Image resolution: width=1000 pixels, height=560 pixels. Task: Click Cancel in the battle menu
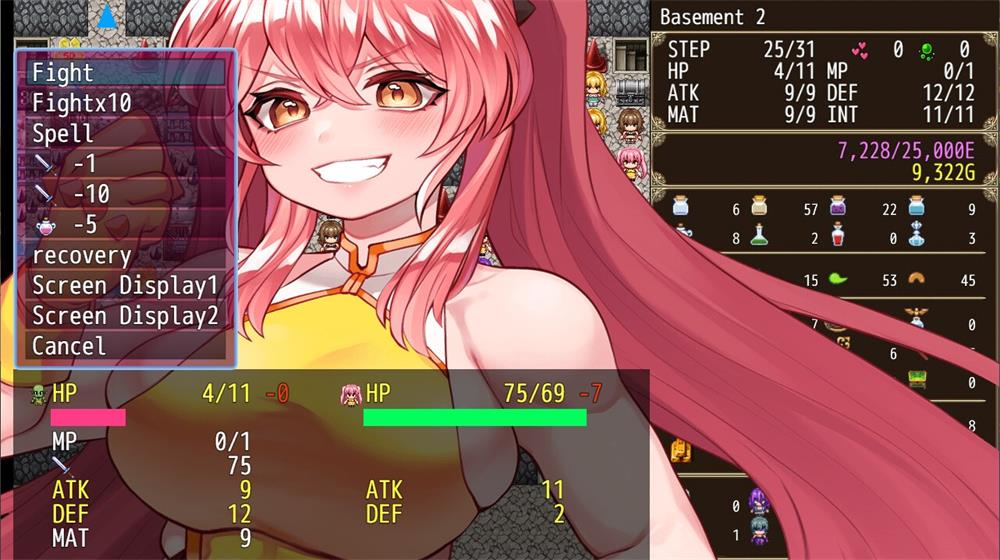pos(126,346)
